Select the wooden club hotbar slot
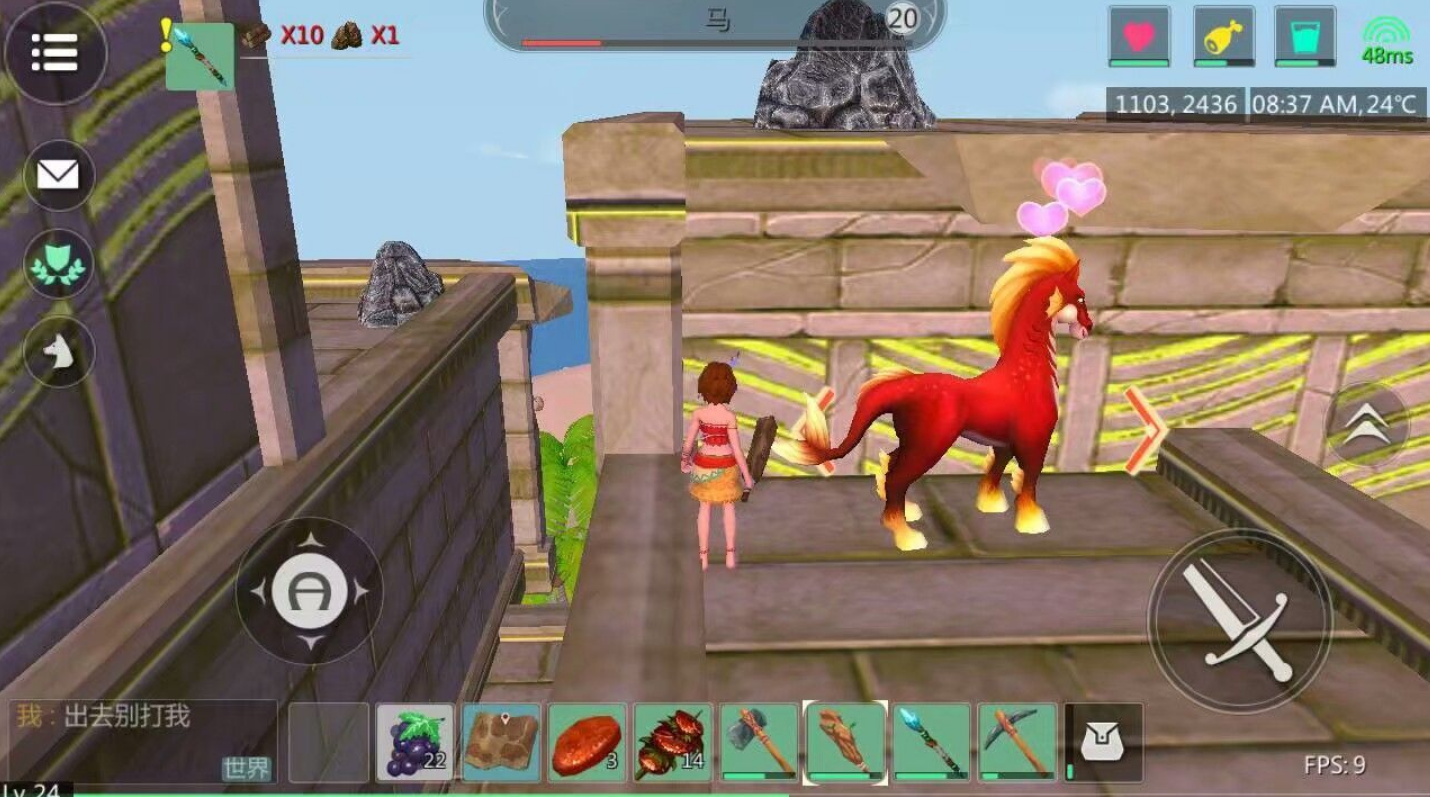 [846, 742]
